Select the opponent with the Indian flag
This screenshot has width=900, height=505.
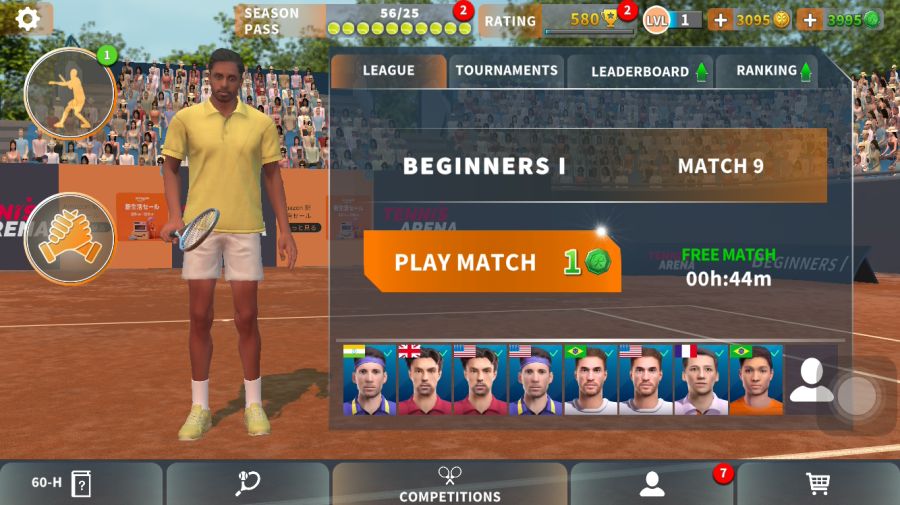pyautogui.click(x=370, y=381)
